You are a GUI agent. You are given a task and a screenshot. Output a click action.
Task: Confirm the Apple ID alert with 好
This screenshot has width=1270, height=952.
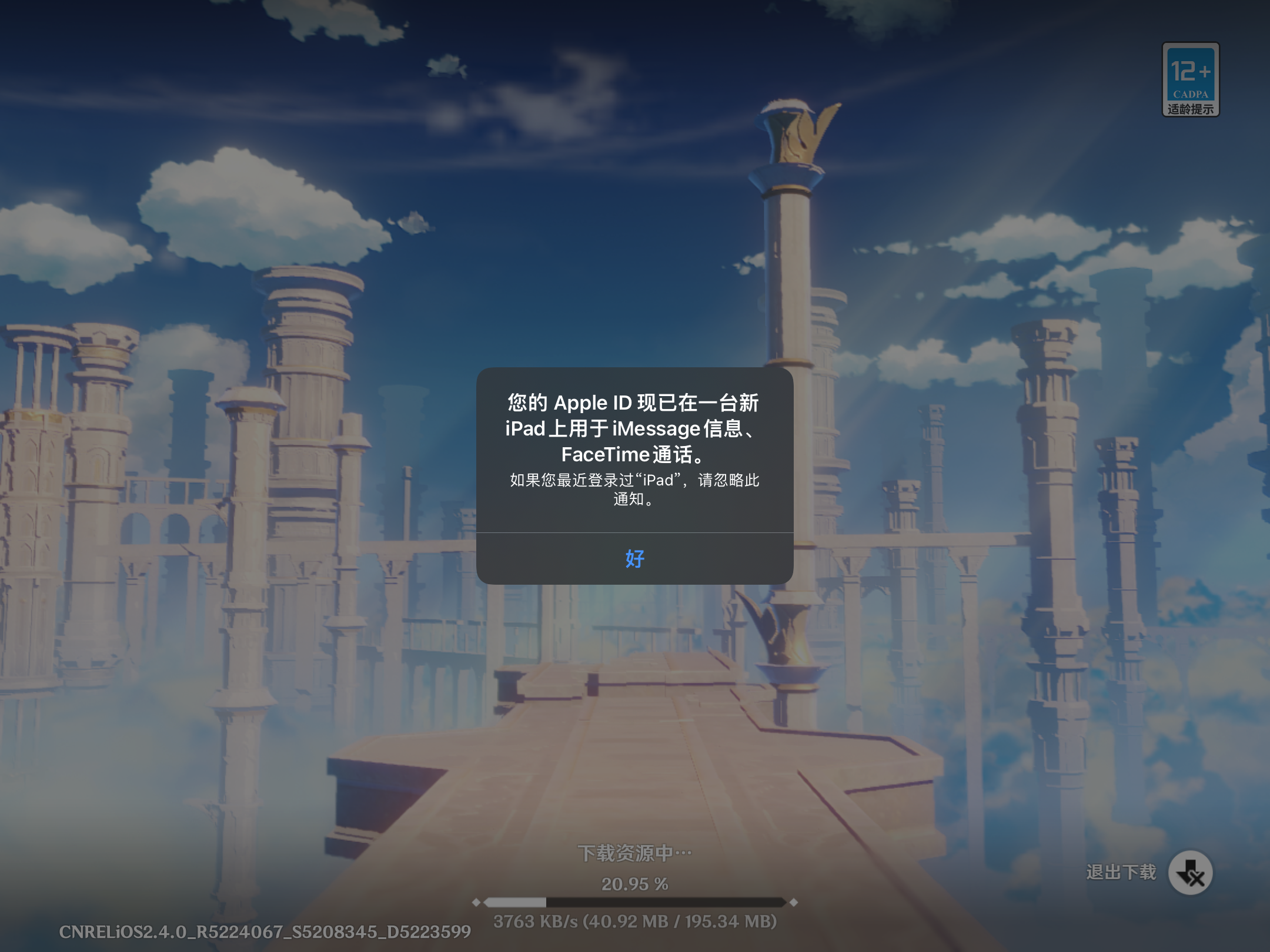click(x=634, y=558)
